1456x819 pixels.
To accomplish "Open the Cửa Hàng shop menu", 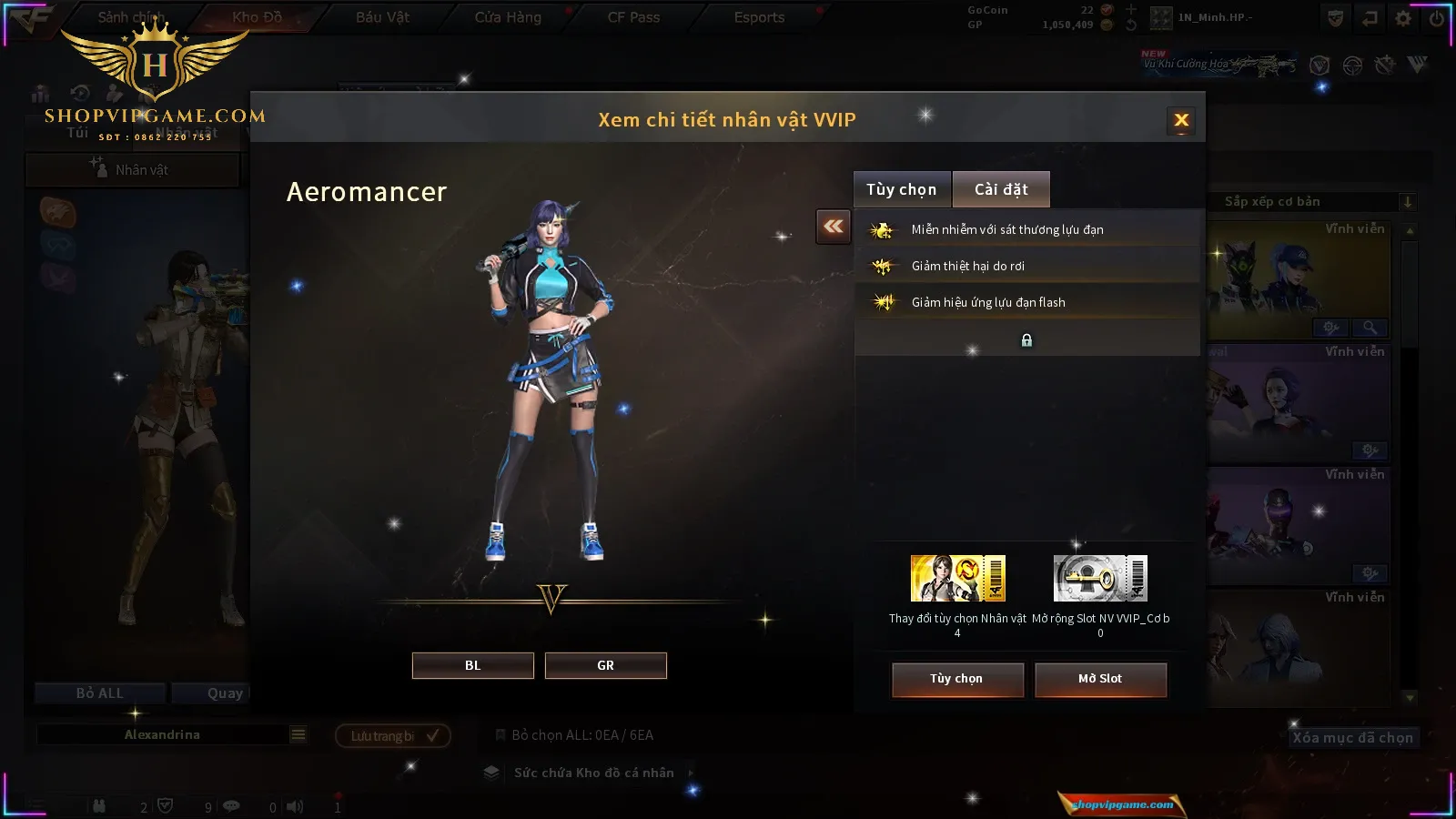I will (x=508, y=17).
